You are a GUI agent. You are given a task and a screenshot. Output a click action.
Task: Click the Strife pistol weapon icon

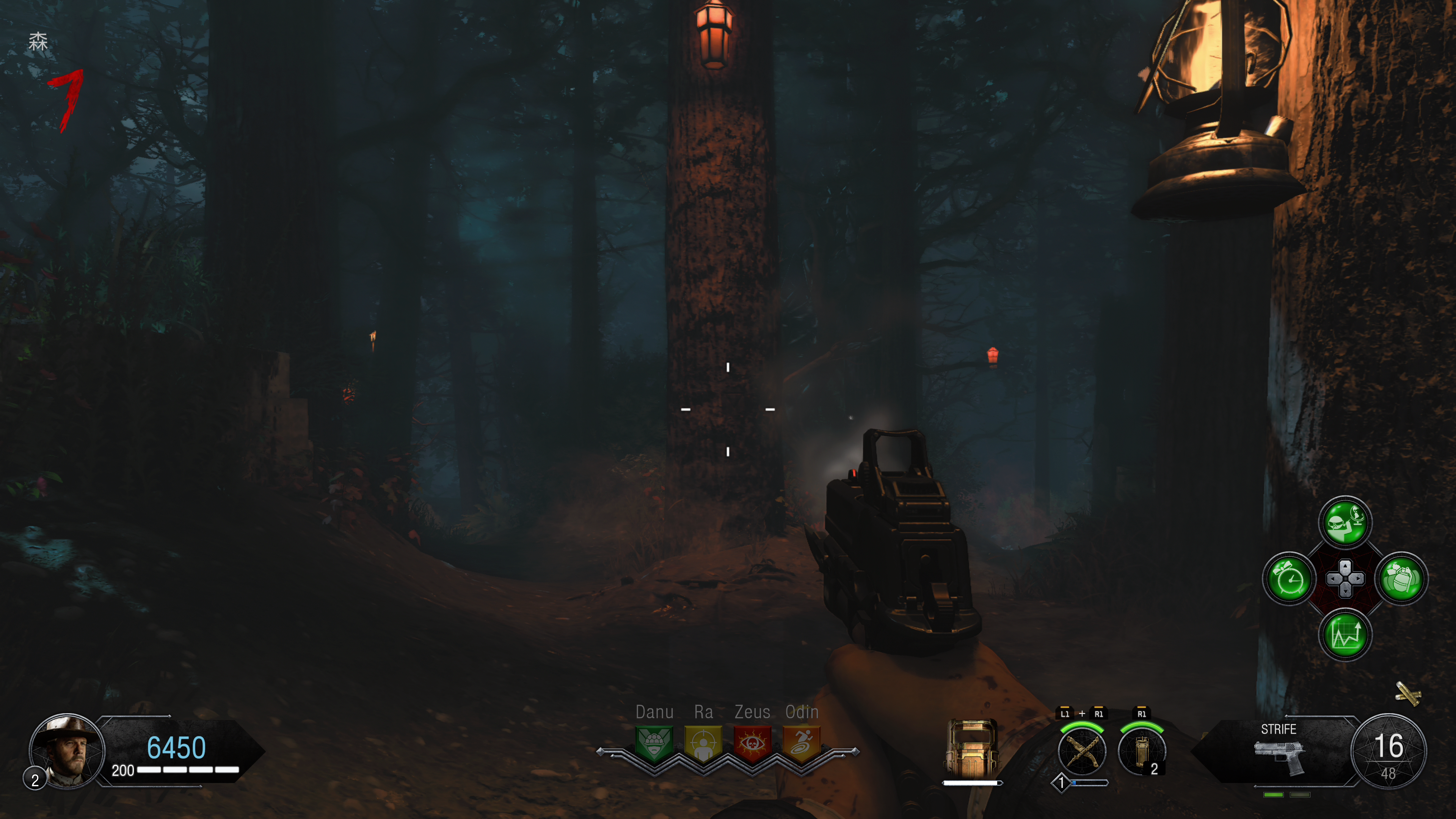1280,758
